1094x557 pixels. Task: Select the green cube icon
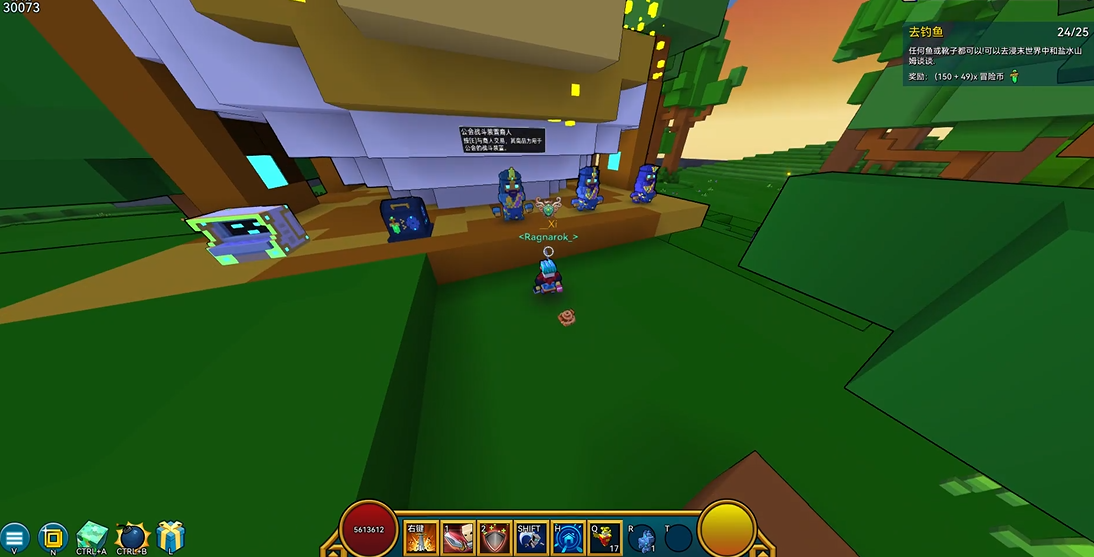92,536
